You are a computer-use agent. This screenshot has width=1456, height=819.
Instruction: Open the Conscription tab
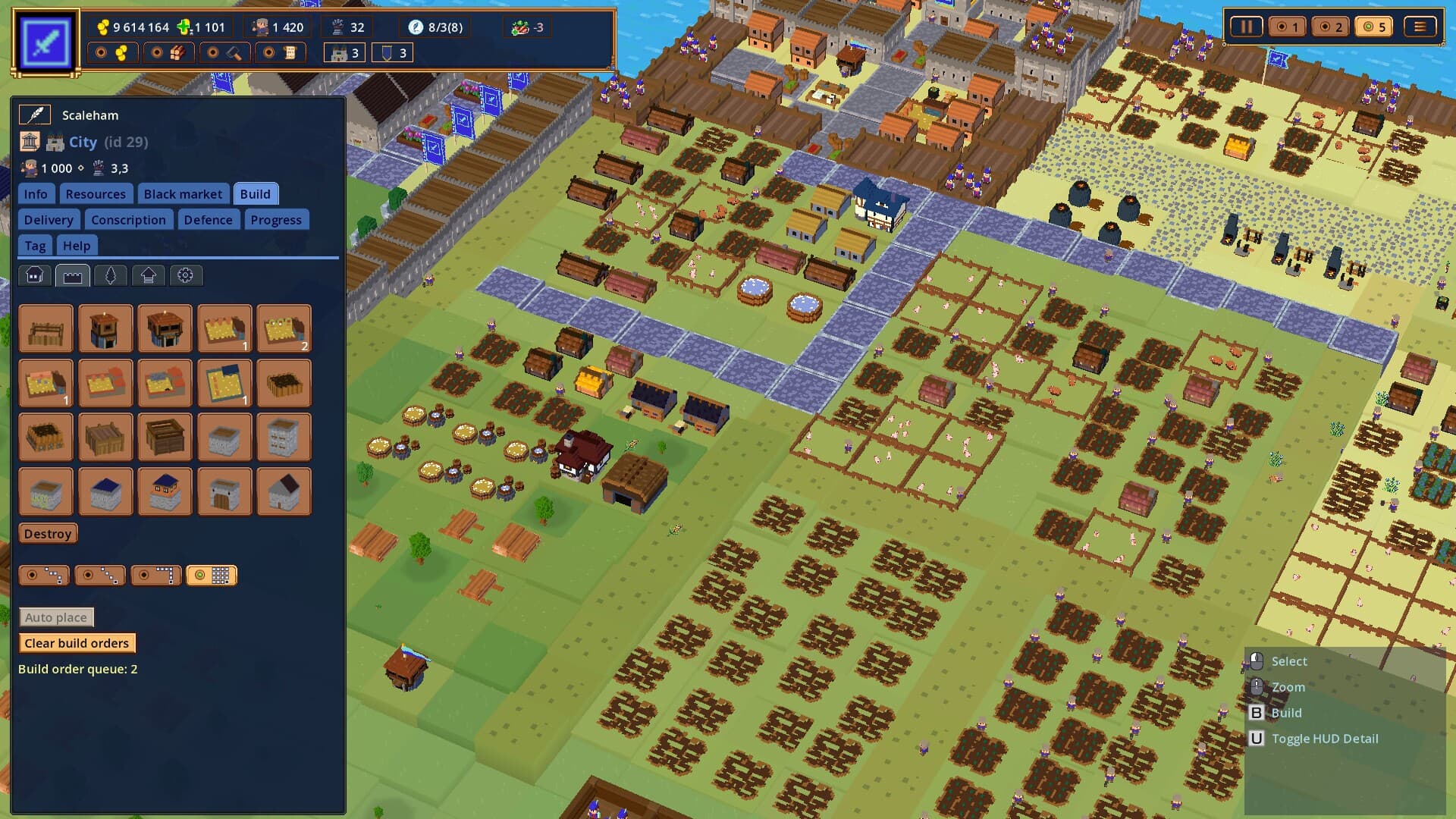coord(129,219)
